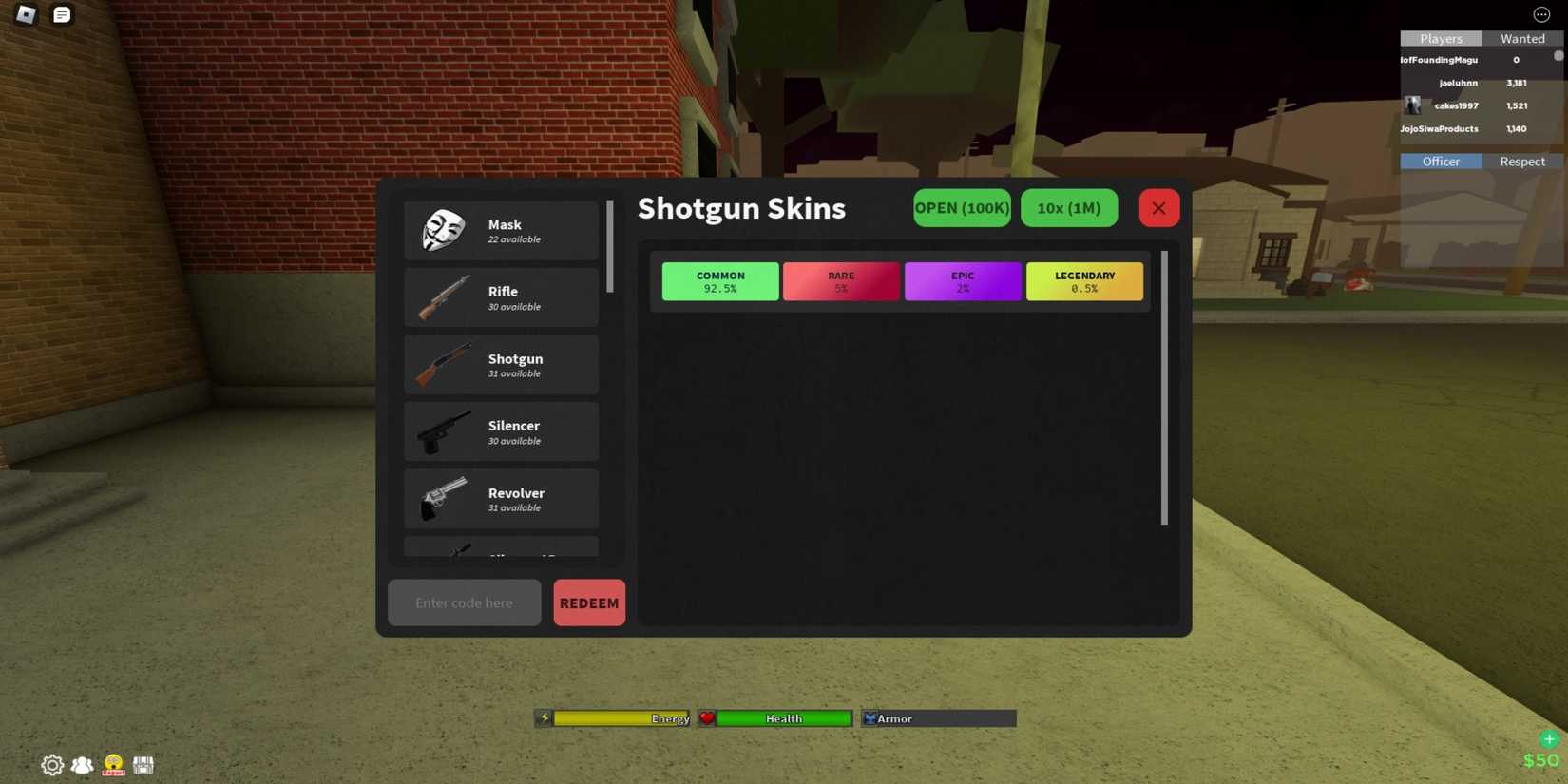Open the chat bubble icon
Viewport: 1568px width, 784px height.
point(61,14)
